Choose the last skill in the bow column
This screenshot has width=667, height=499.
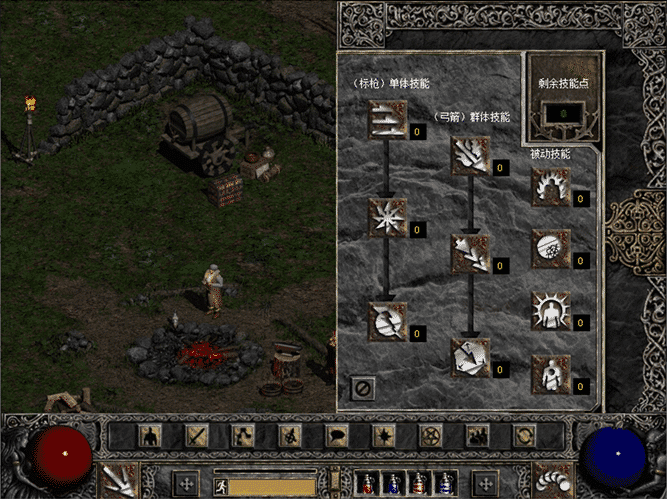pyautogui.click(x=468, y=356)
